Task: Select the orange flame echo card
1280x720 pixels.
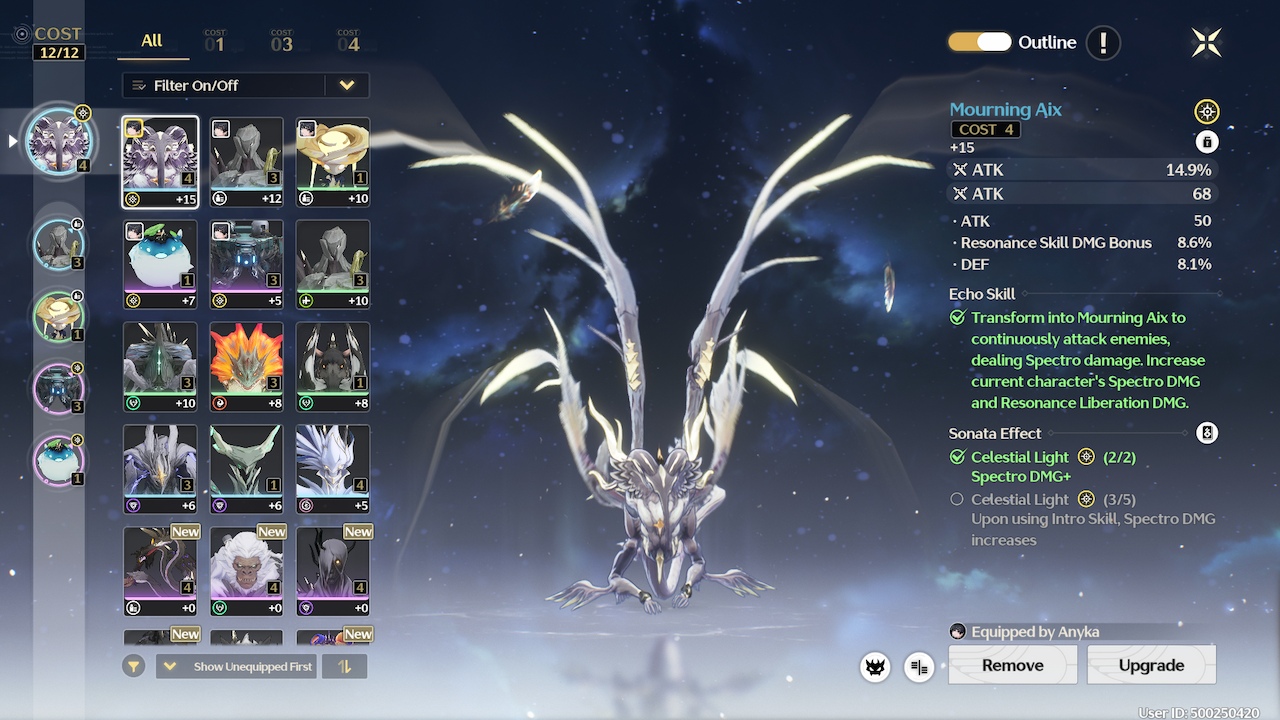Action: 246,366
